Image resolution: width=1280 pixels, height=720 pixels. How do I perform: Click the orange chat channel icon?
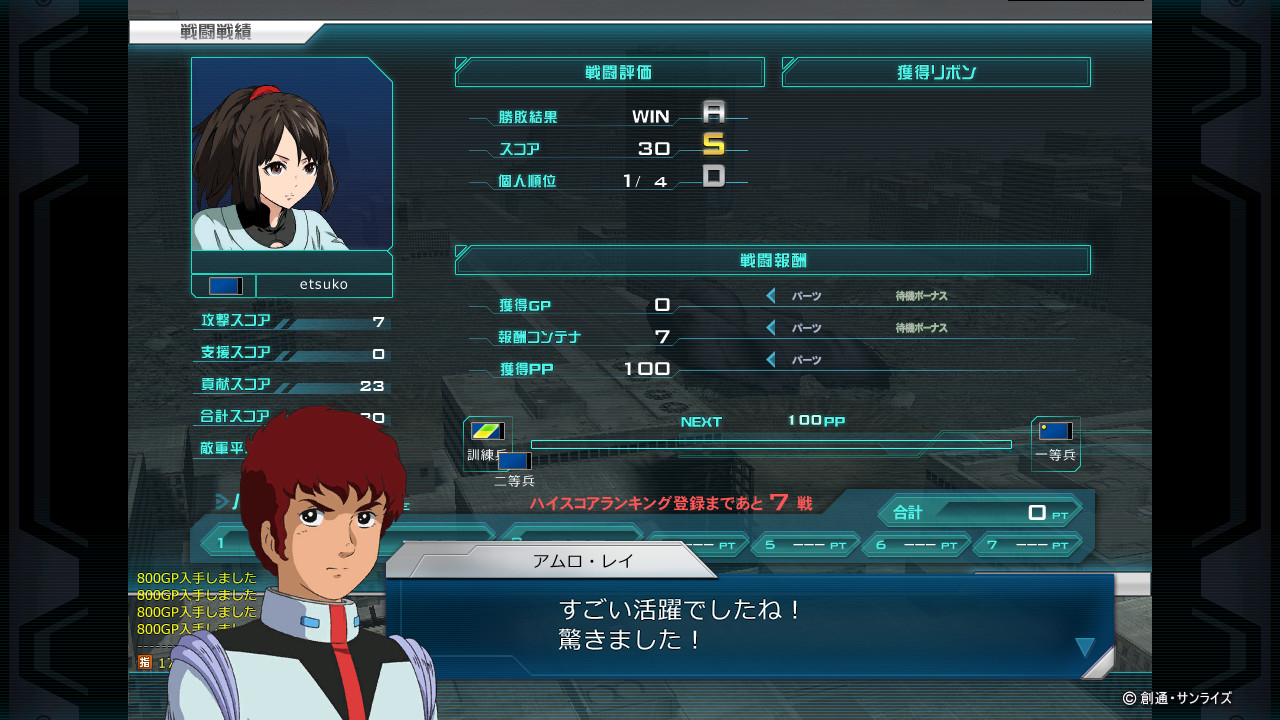tap(145, 662)
